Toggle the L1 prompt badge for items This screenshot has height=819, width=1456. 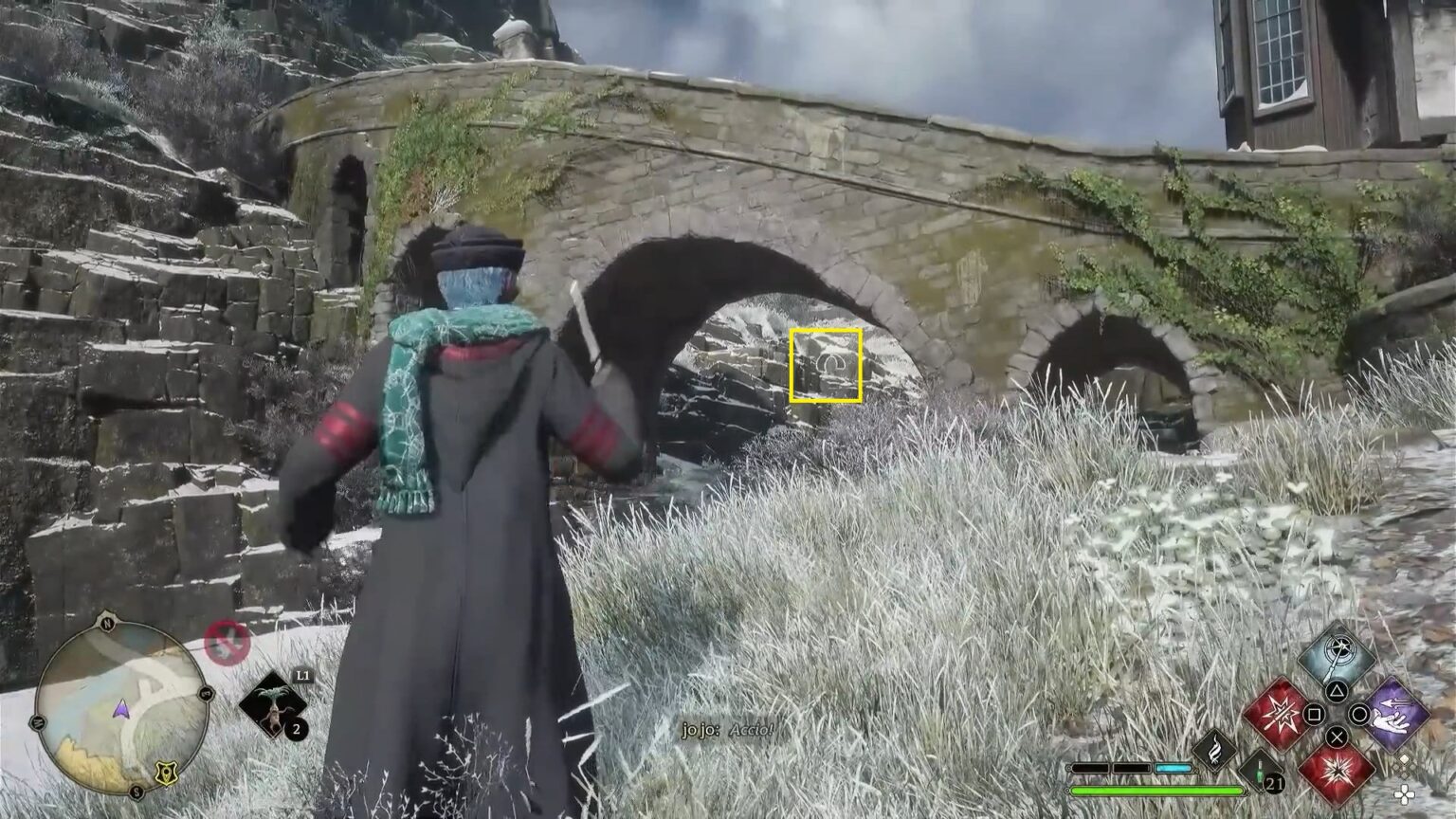[x=303, y=677]
